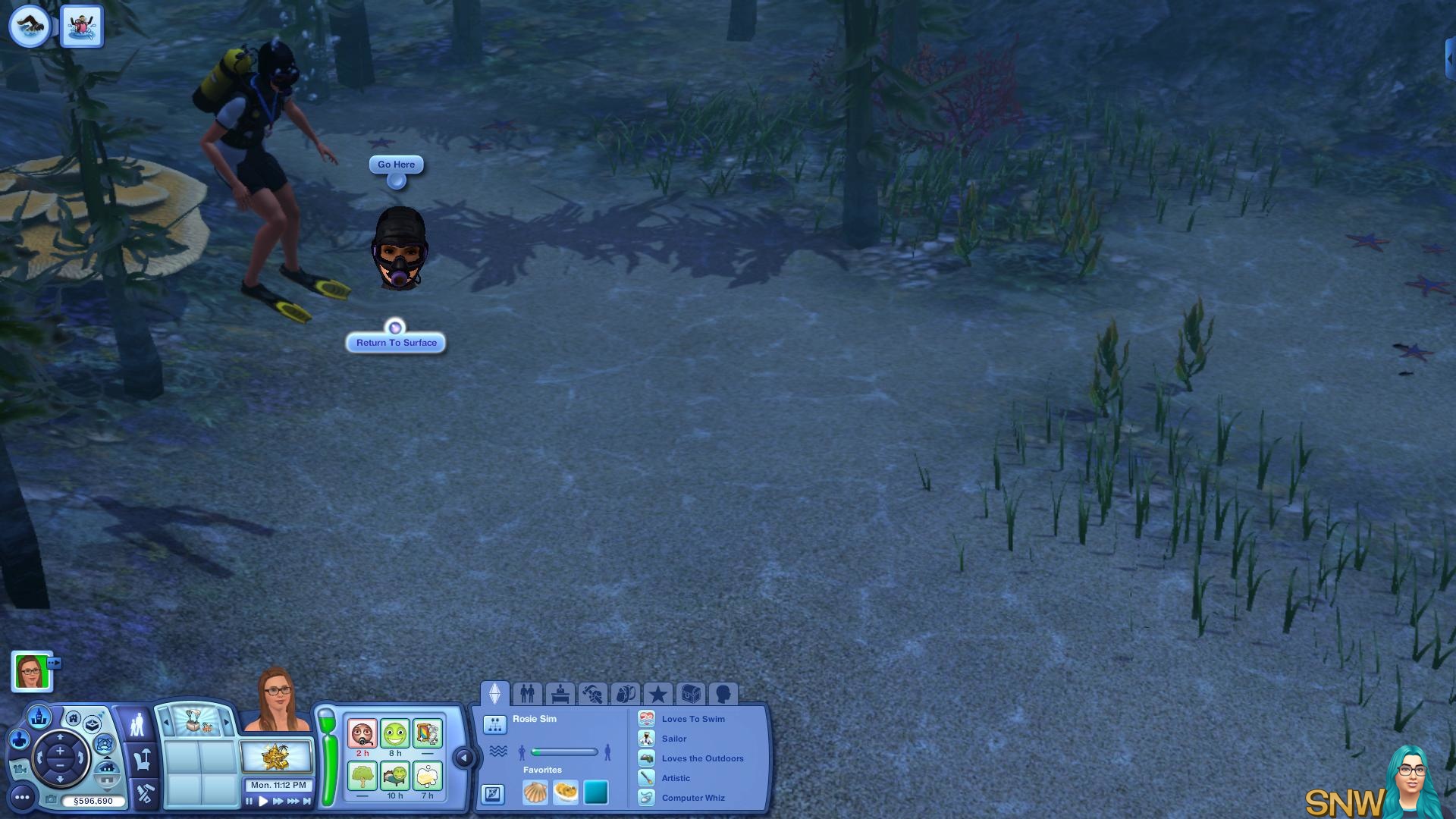This screenshot has width=1456, height=819.
Task: Pause the game
Action: (249, 801)
